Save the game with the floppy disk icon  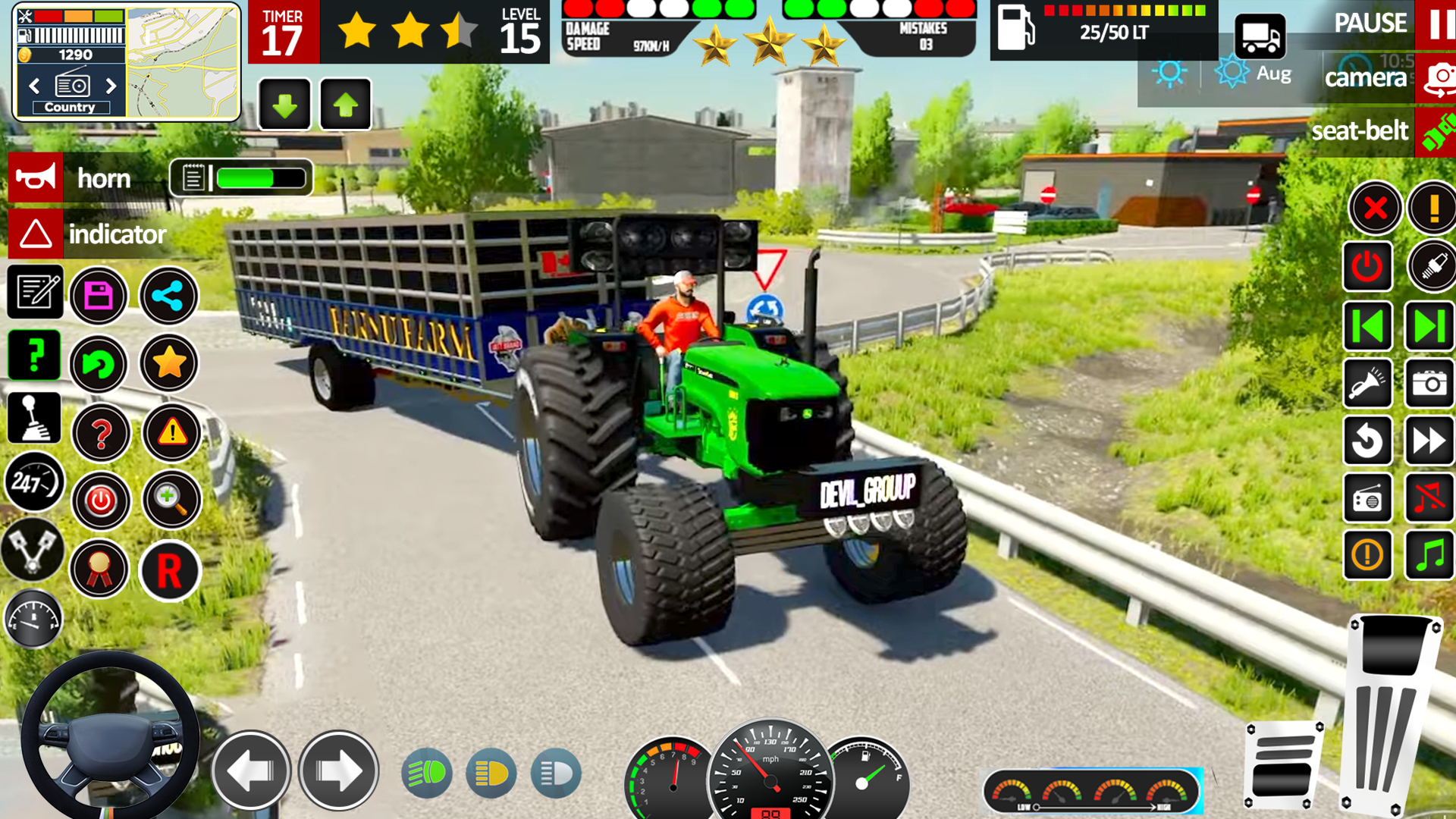[99, 296]
